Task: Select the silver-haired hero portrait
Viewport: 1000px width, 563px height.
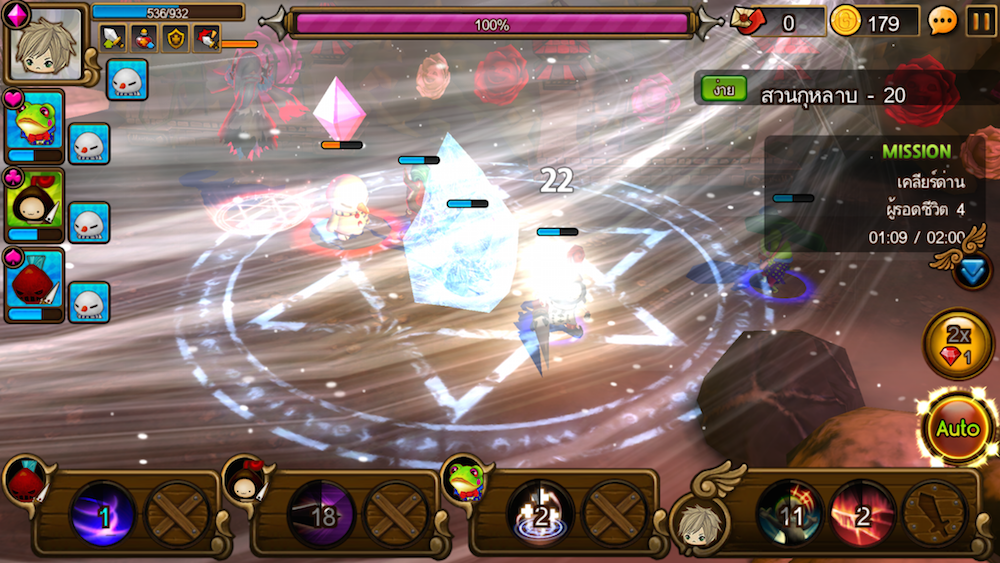Action: click(x=45, y=45)
